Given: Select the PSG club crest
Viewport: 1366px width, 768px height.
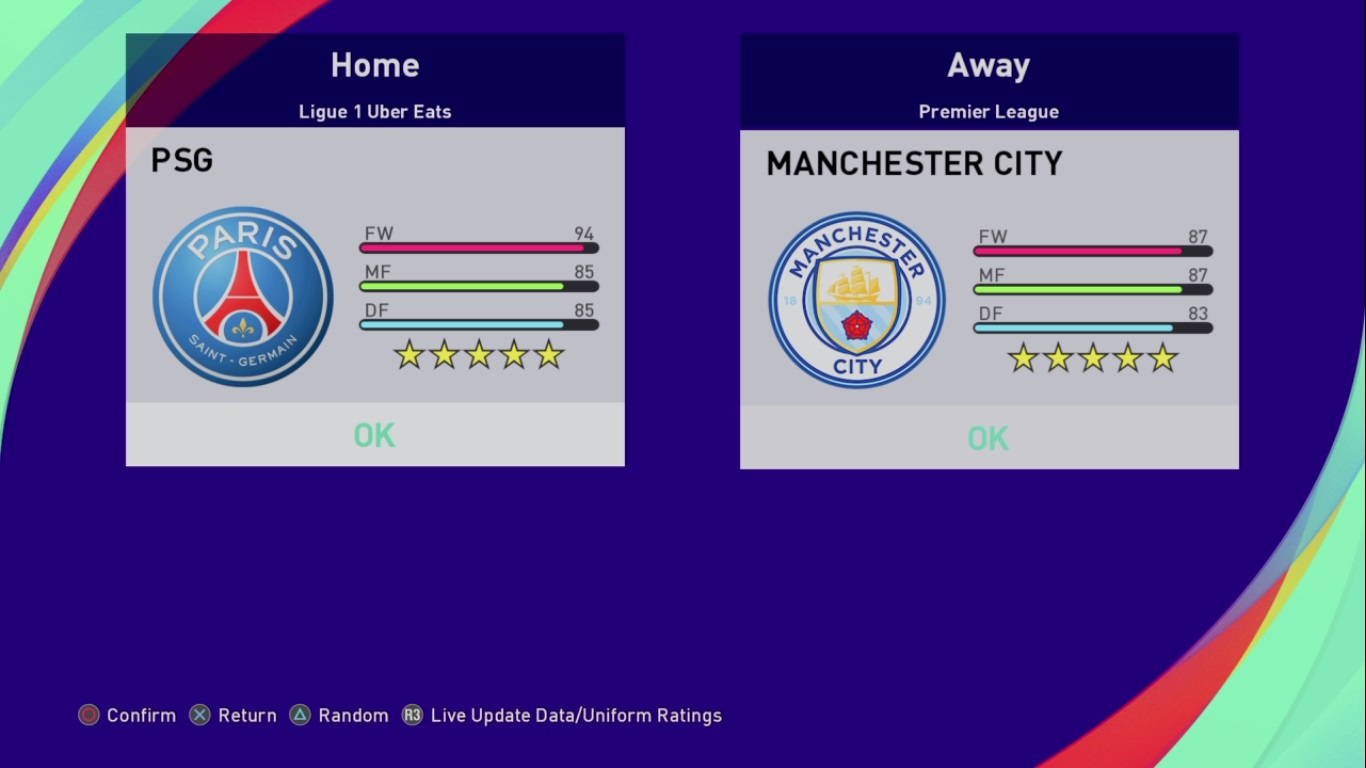Looking at the screenshot, I should pos(243,297).
